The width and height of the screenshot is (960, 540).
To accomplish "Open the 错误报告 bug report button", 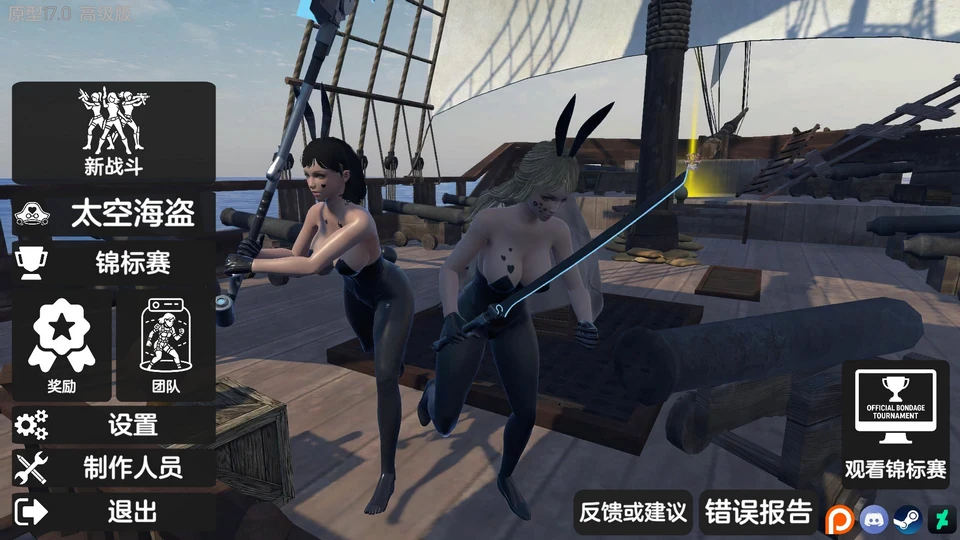I will click(758, 513).
